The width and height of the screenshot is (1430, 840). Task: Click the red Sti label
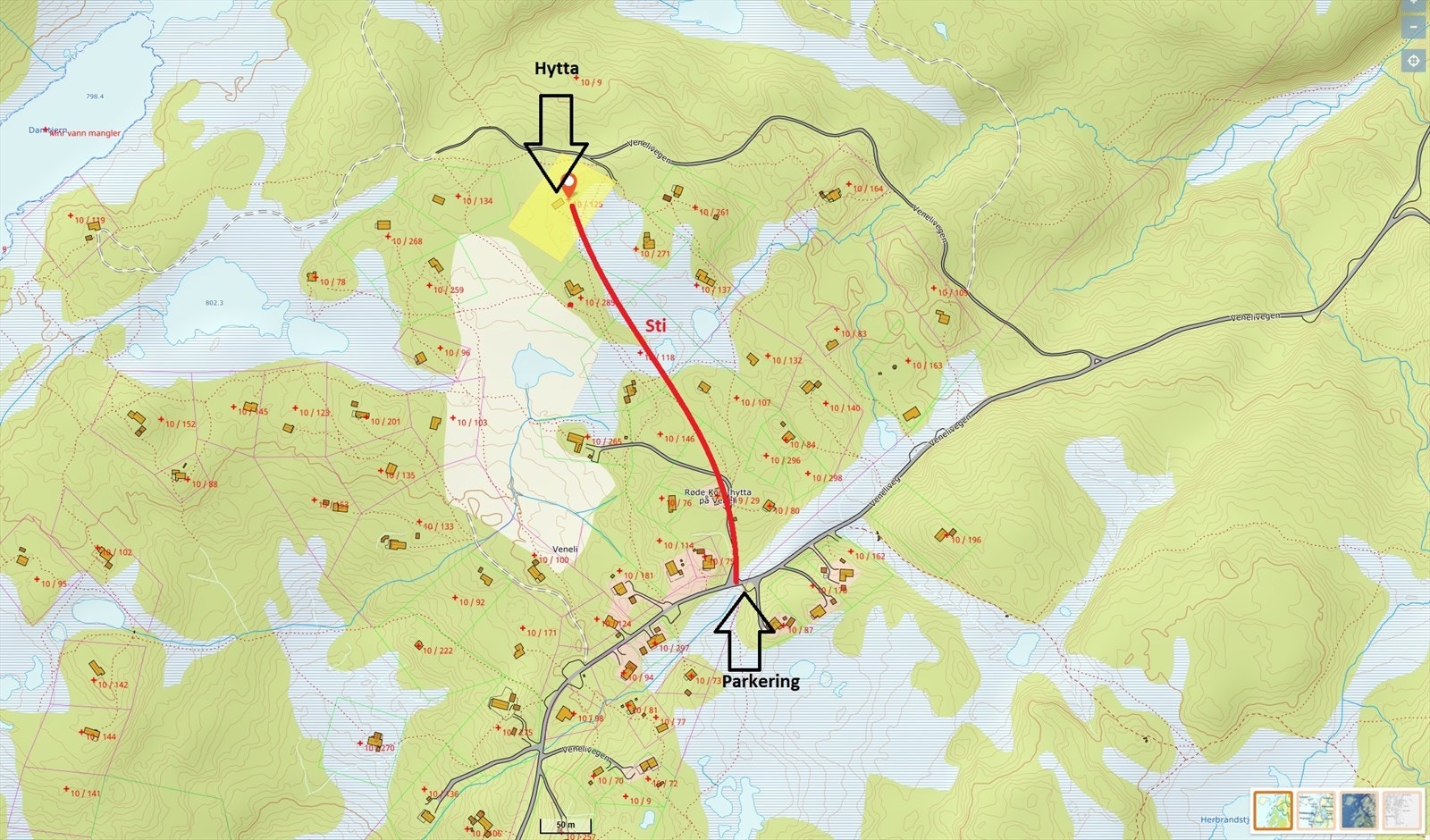coord(656,325)
